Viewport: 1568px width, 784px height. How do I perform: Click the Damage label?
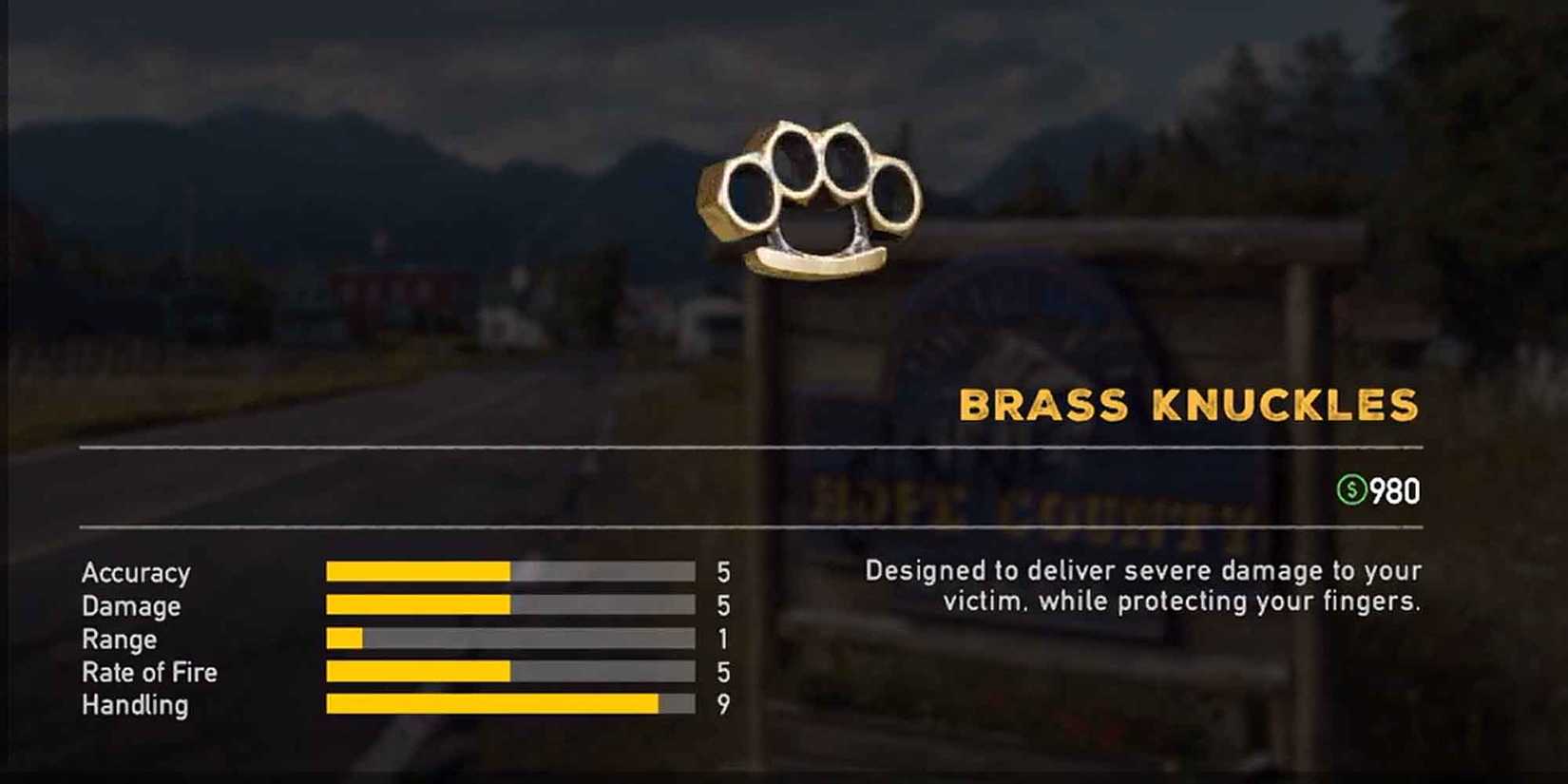130,606
